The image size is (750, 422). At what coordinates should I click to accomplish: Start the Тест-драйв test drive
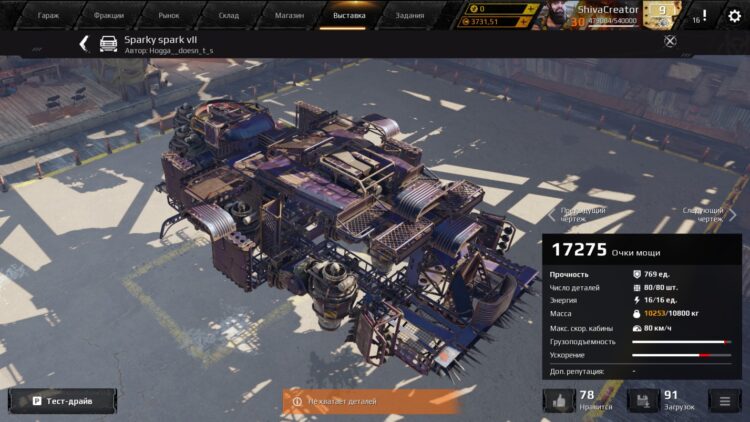tap(61, 401)
